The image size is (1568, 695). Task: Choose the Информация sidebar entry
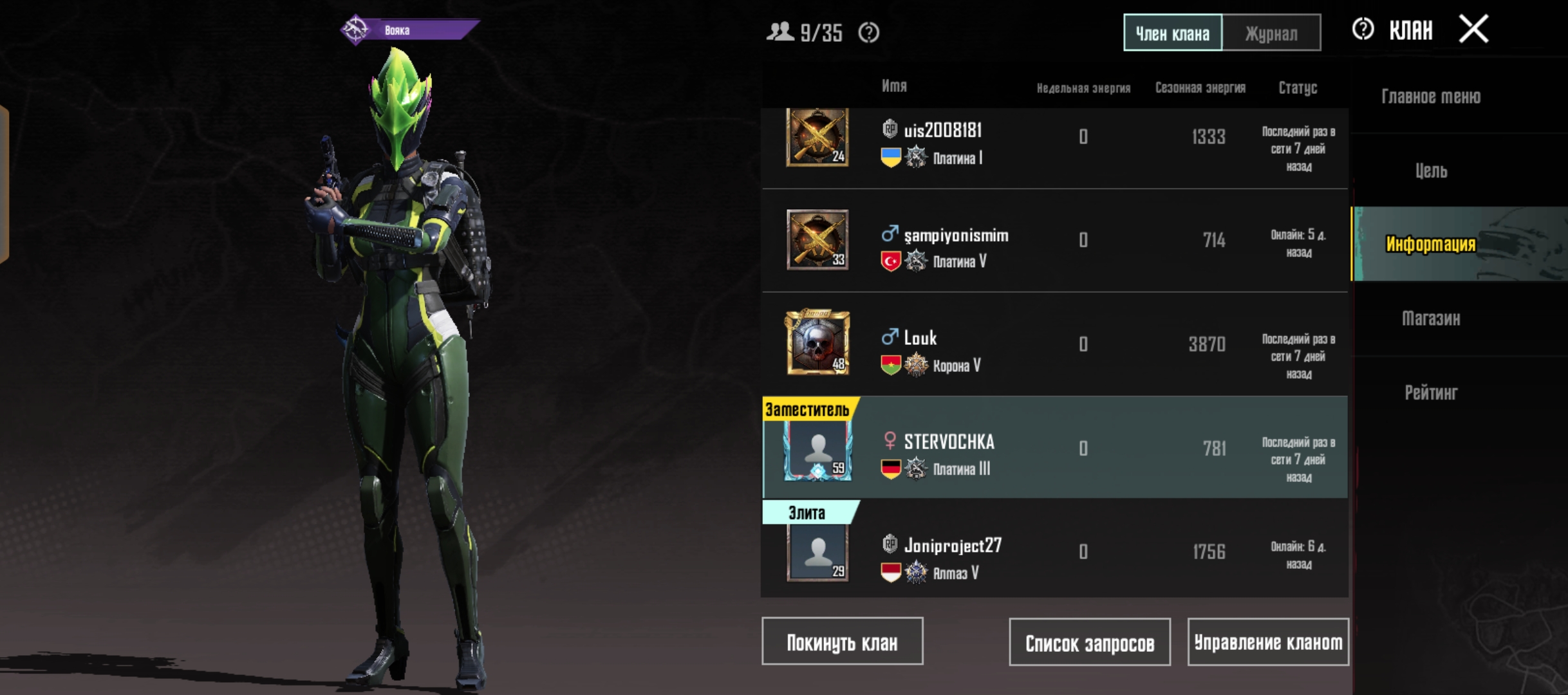click(1430, 244)
